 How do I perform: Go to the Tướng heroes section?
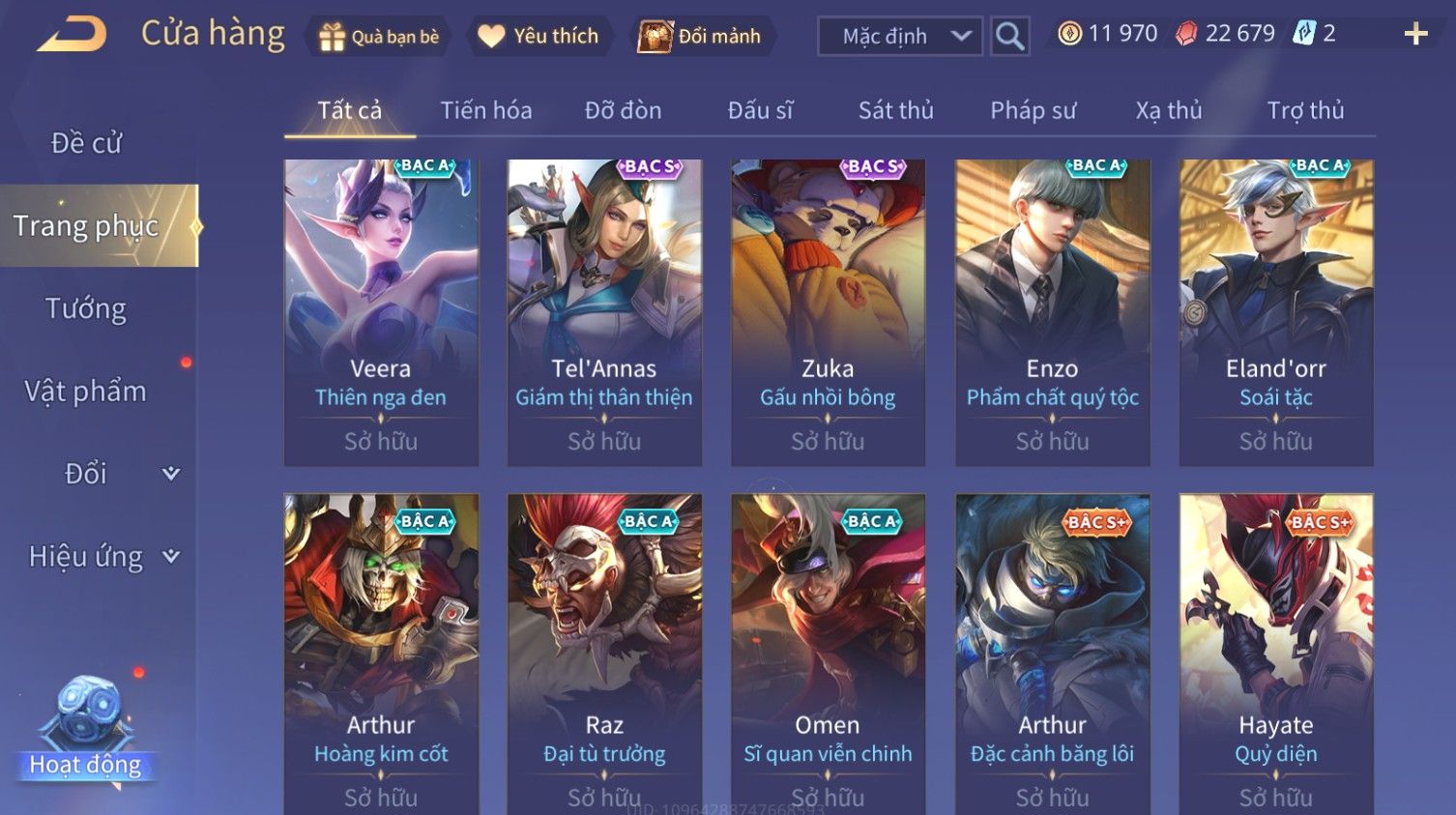point(86,308)
